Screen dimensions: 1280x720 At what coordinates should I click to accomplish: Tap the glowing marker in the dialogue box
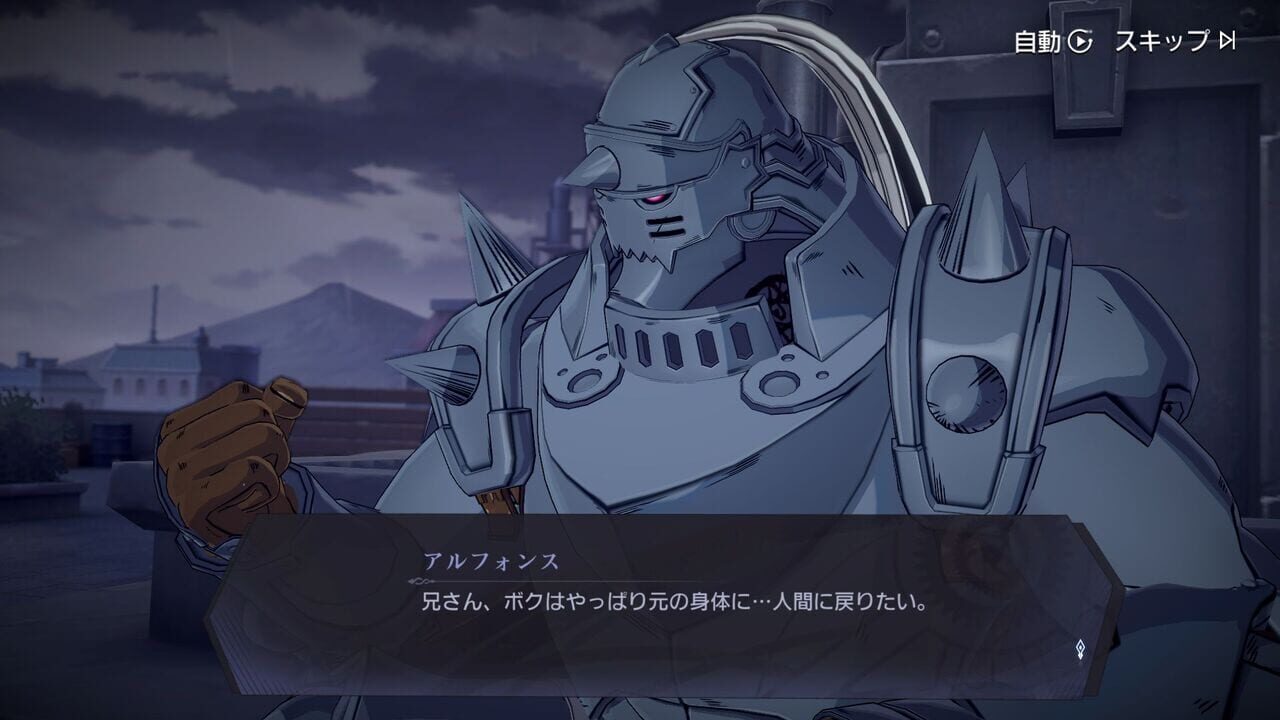[x=1079, y=649]
